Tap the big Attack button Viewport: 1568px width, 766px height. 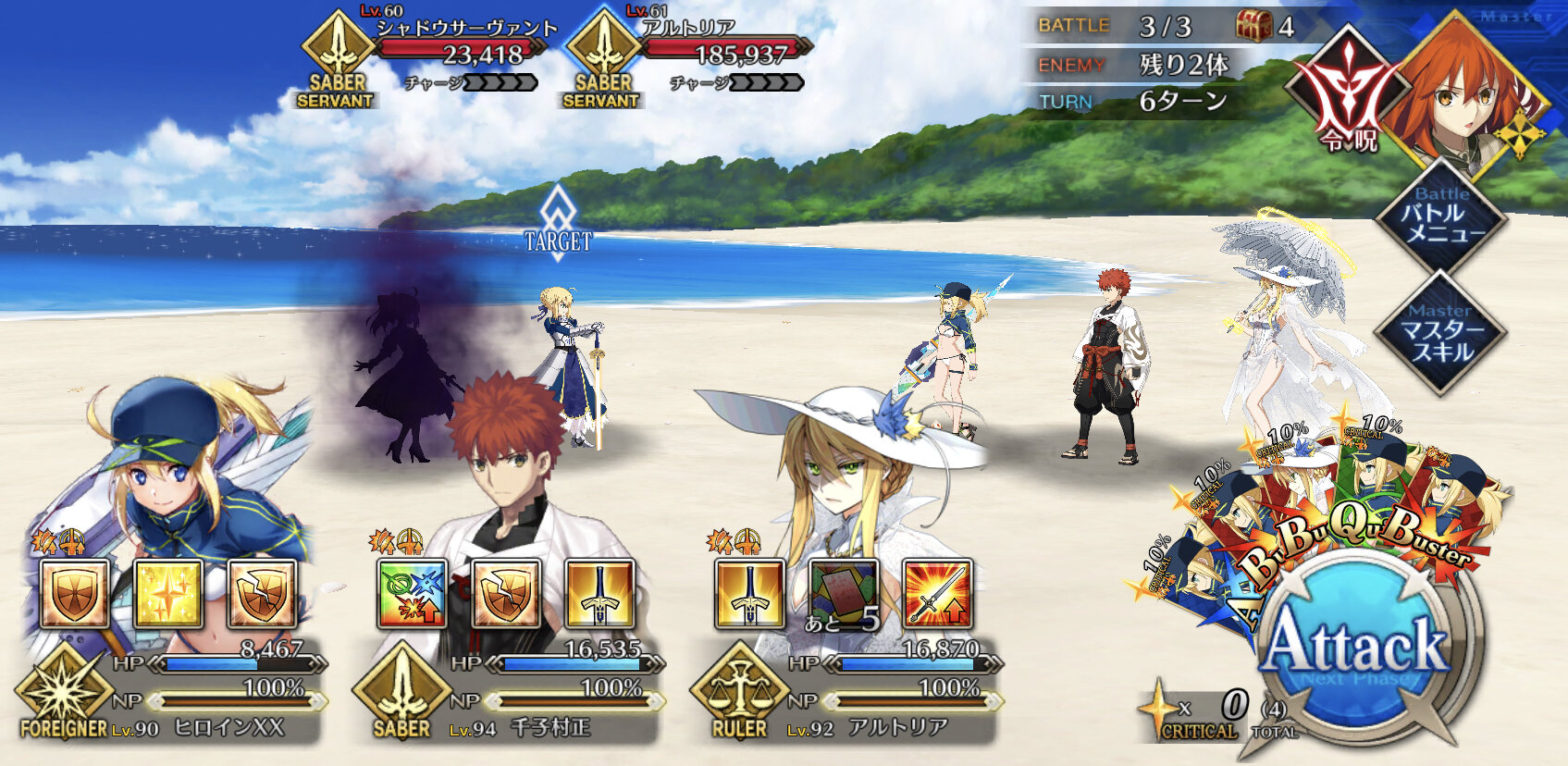[1356, 648]
